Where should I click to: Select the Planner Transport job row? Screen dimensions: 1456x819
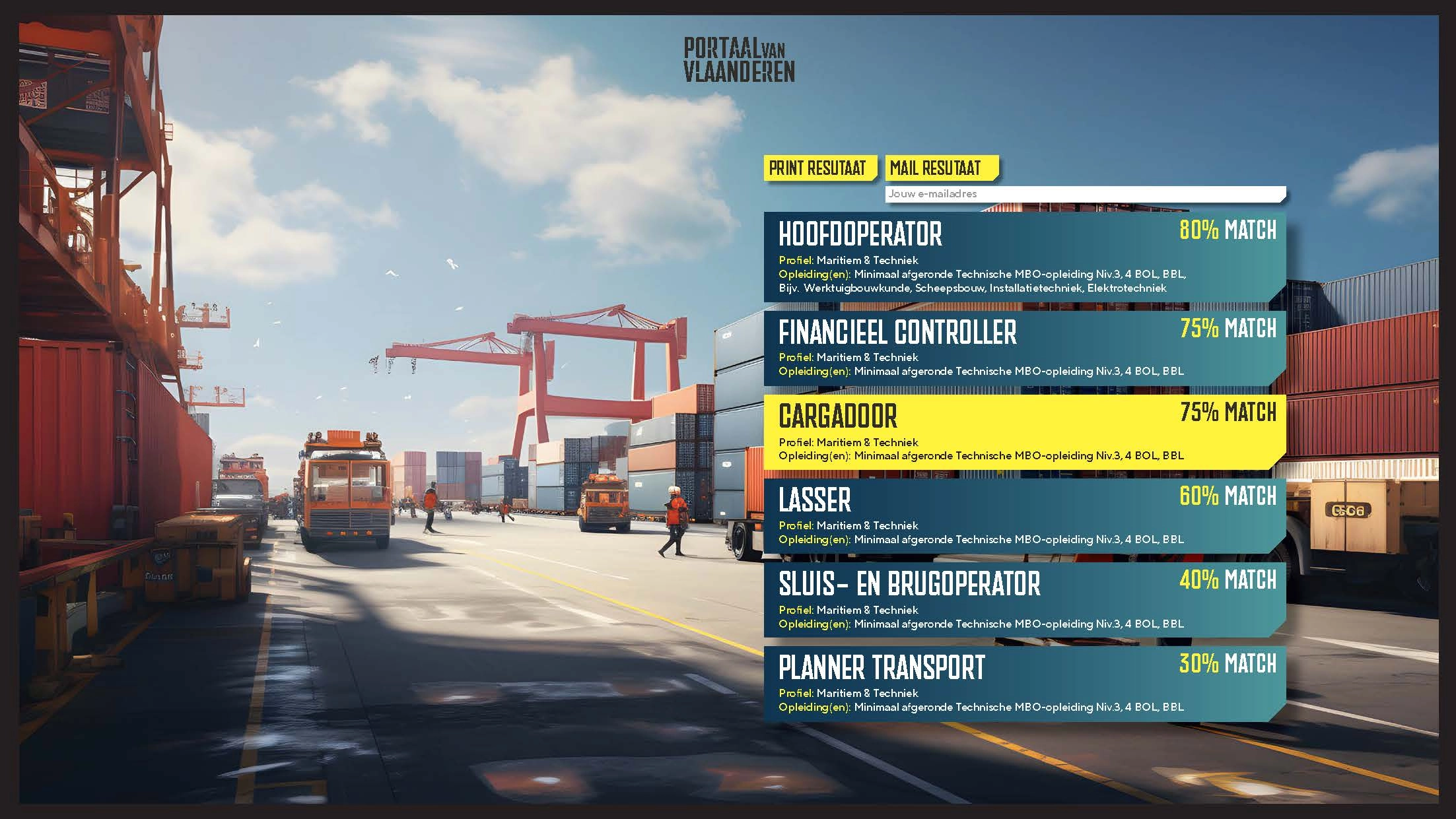[x=1023, y=684]
